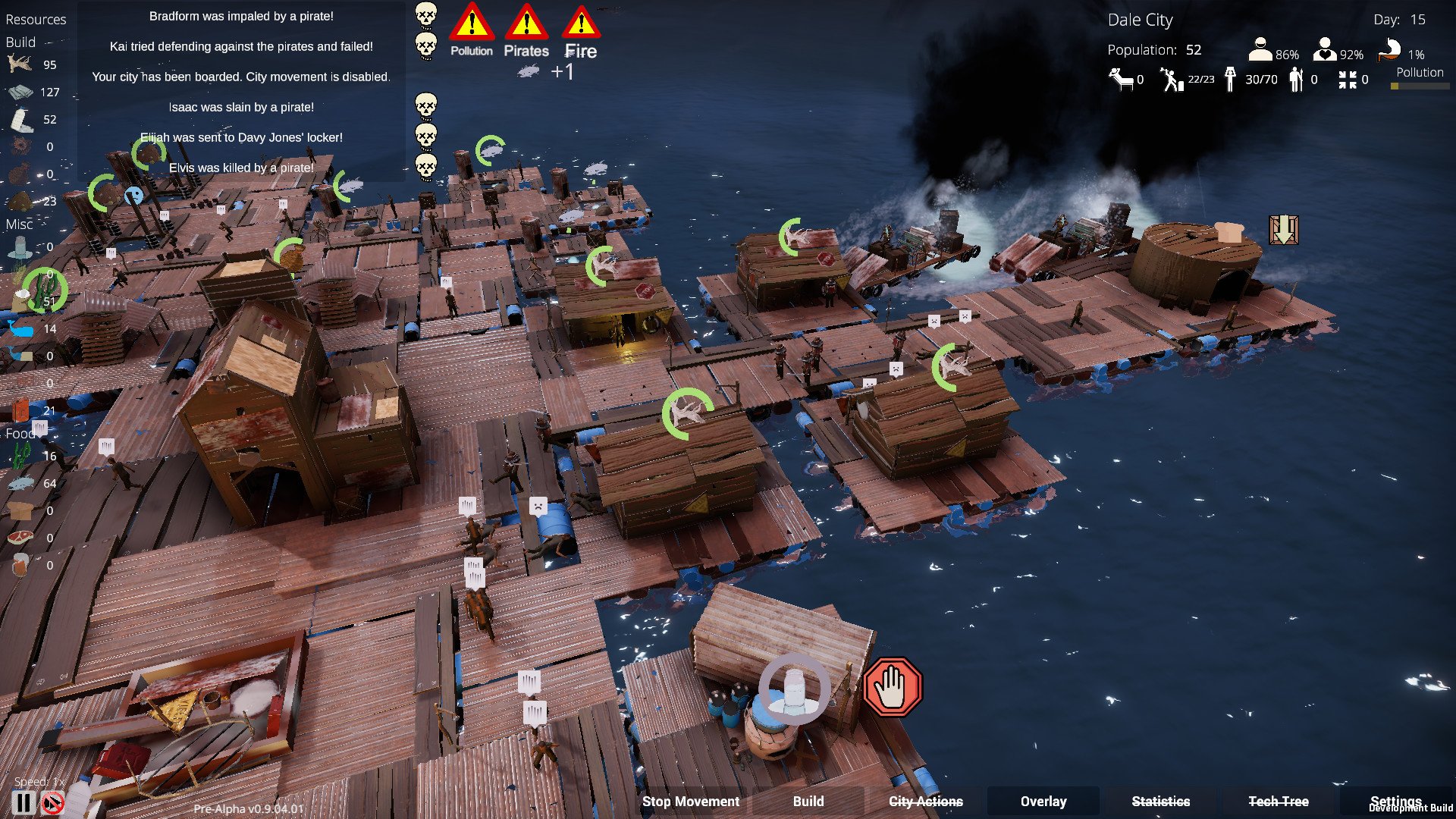Pause the game with the pause button
The width and height of the screenshot is (1456, 819).
coord(24,802)
